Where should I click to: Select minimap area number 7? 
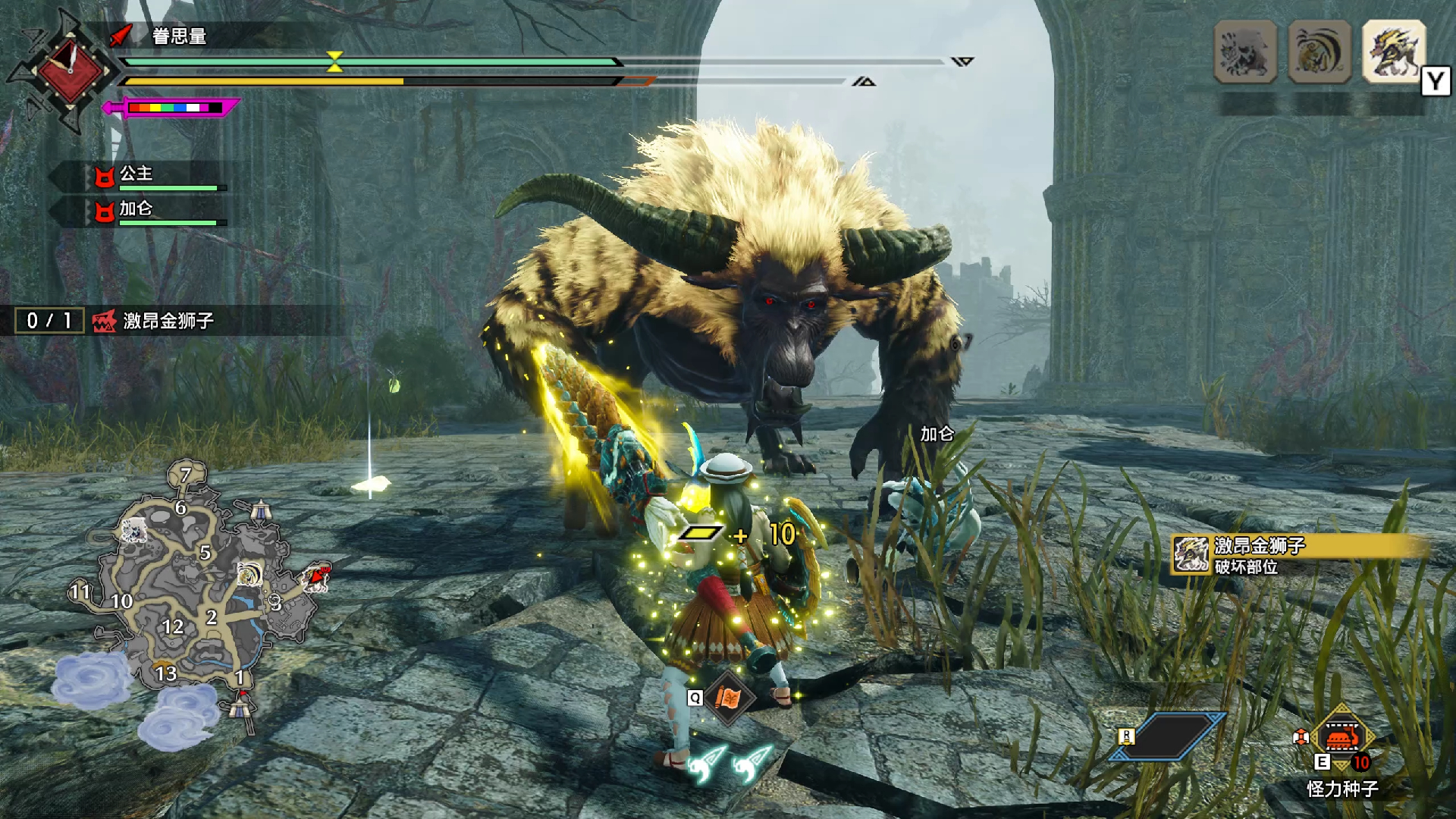[x=186, y=475]
